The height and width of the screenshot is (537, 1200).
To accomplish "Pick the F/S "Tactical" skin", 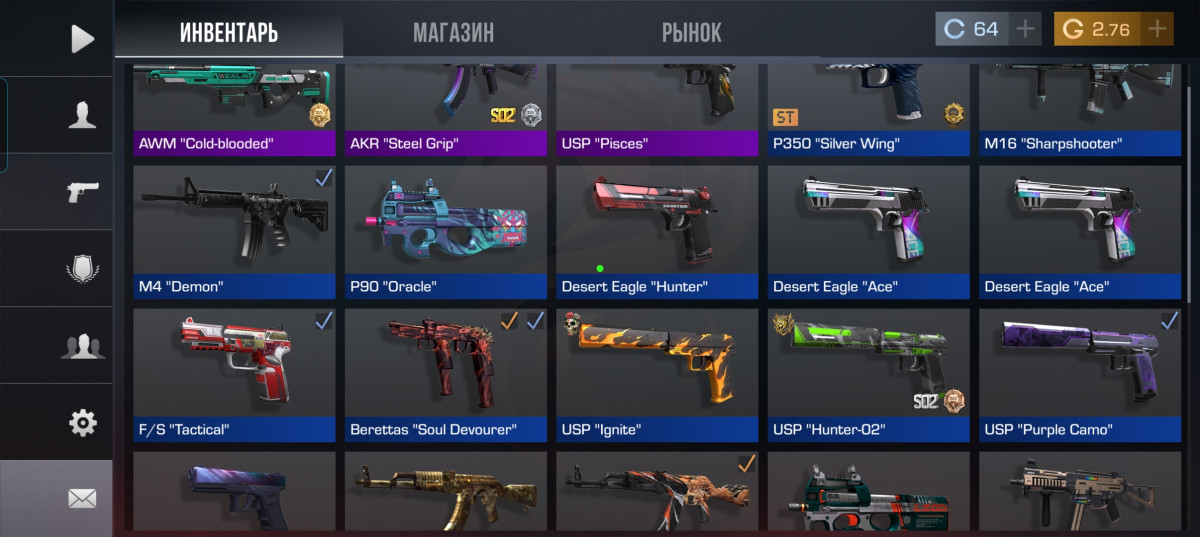I will coord(235,375).
